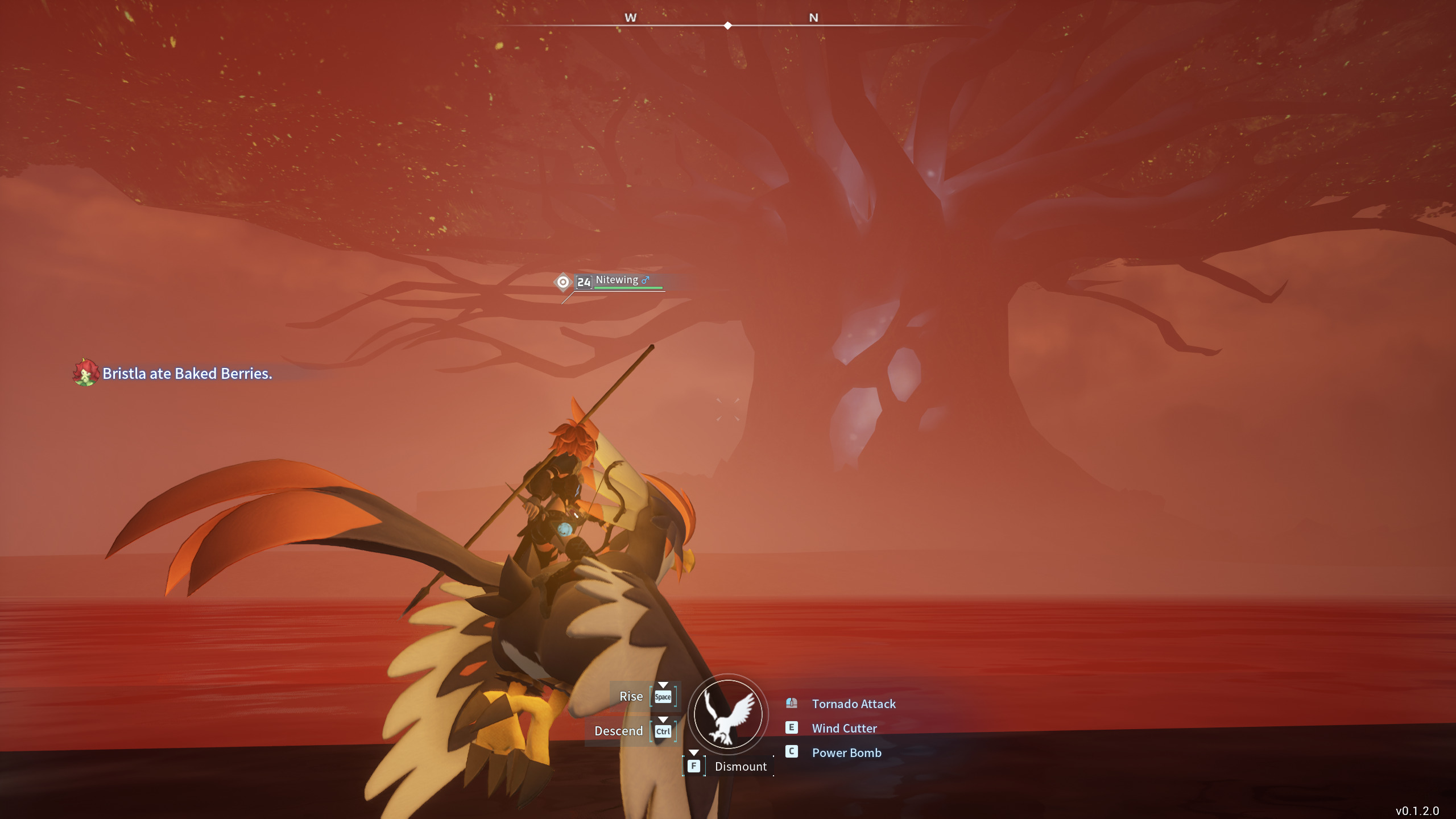This screenshot has height=819, width=1456.
Task: Click the F key icon for Dismount
Action: 693,766
